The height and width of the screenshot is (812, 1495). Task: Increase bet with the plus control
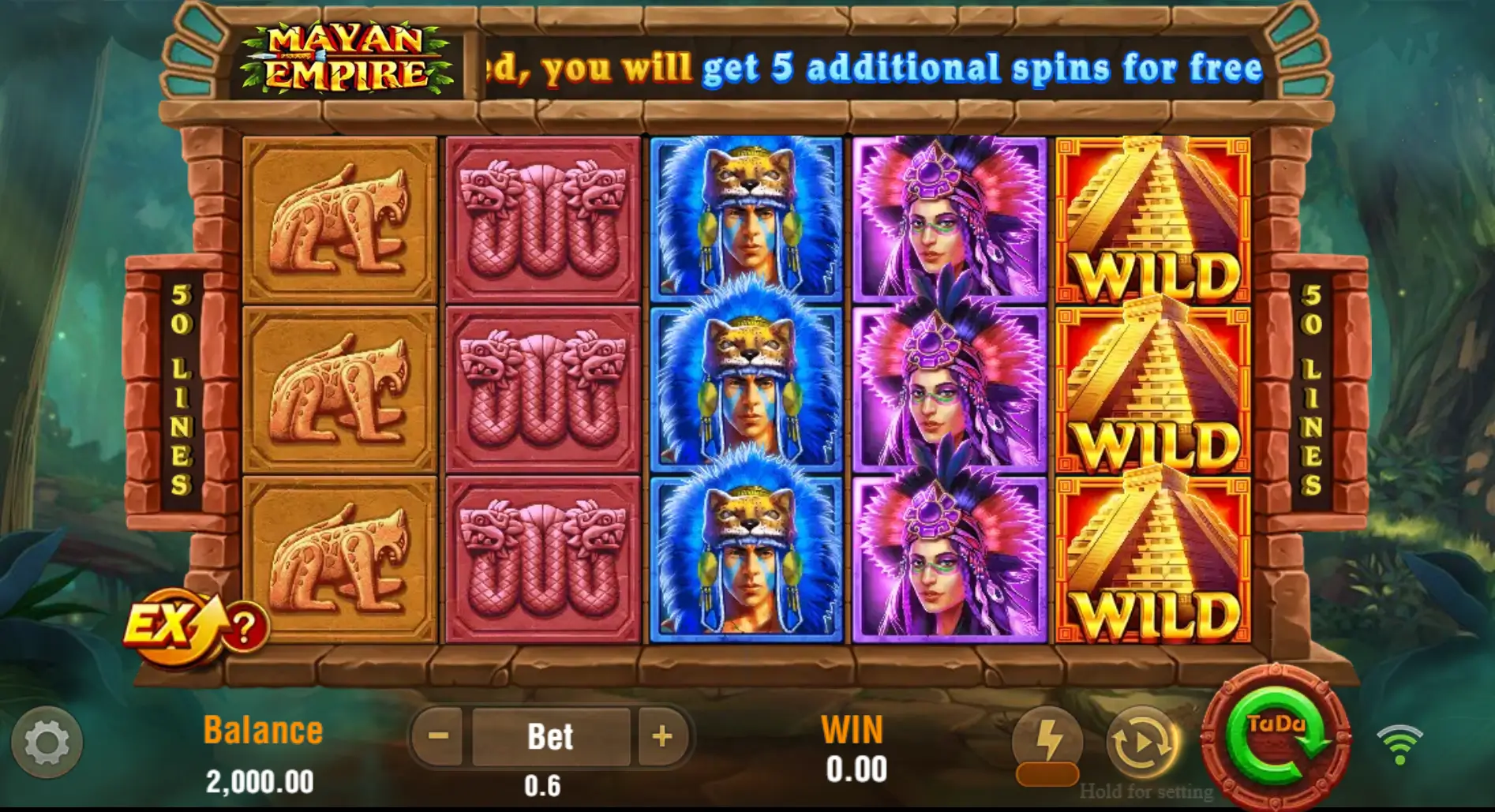pos(663,735)
